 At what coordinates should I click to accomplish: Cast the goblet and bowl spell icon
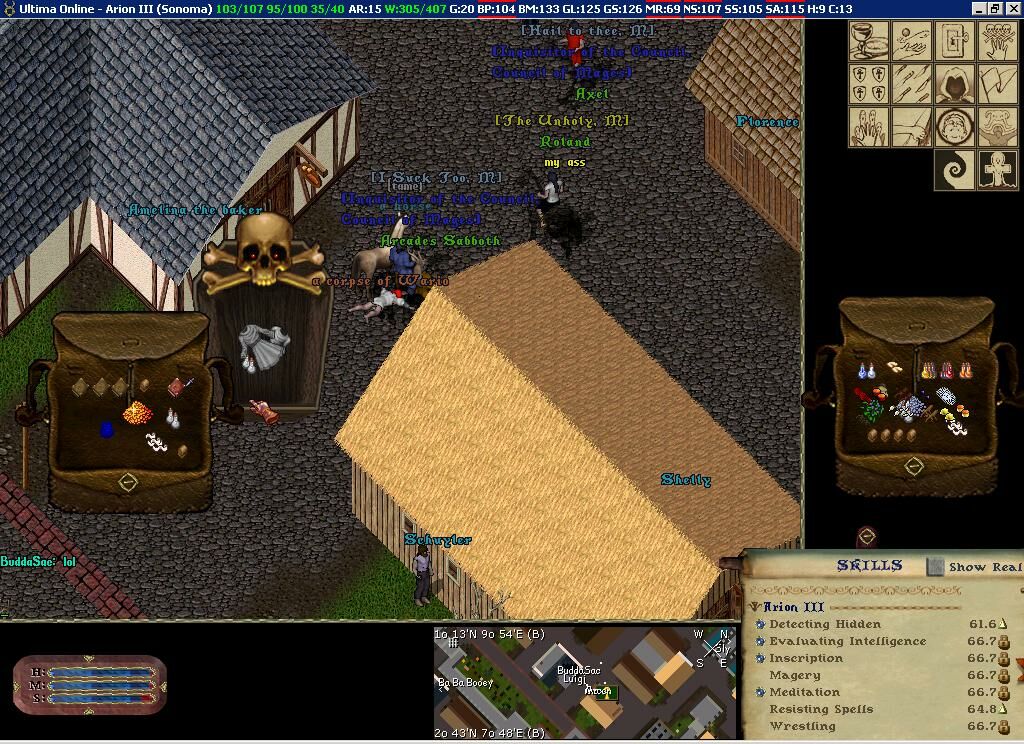(x=869, y=41)
